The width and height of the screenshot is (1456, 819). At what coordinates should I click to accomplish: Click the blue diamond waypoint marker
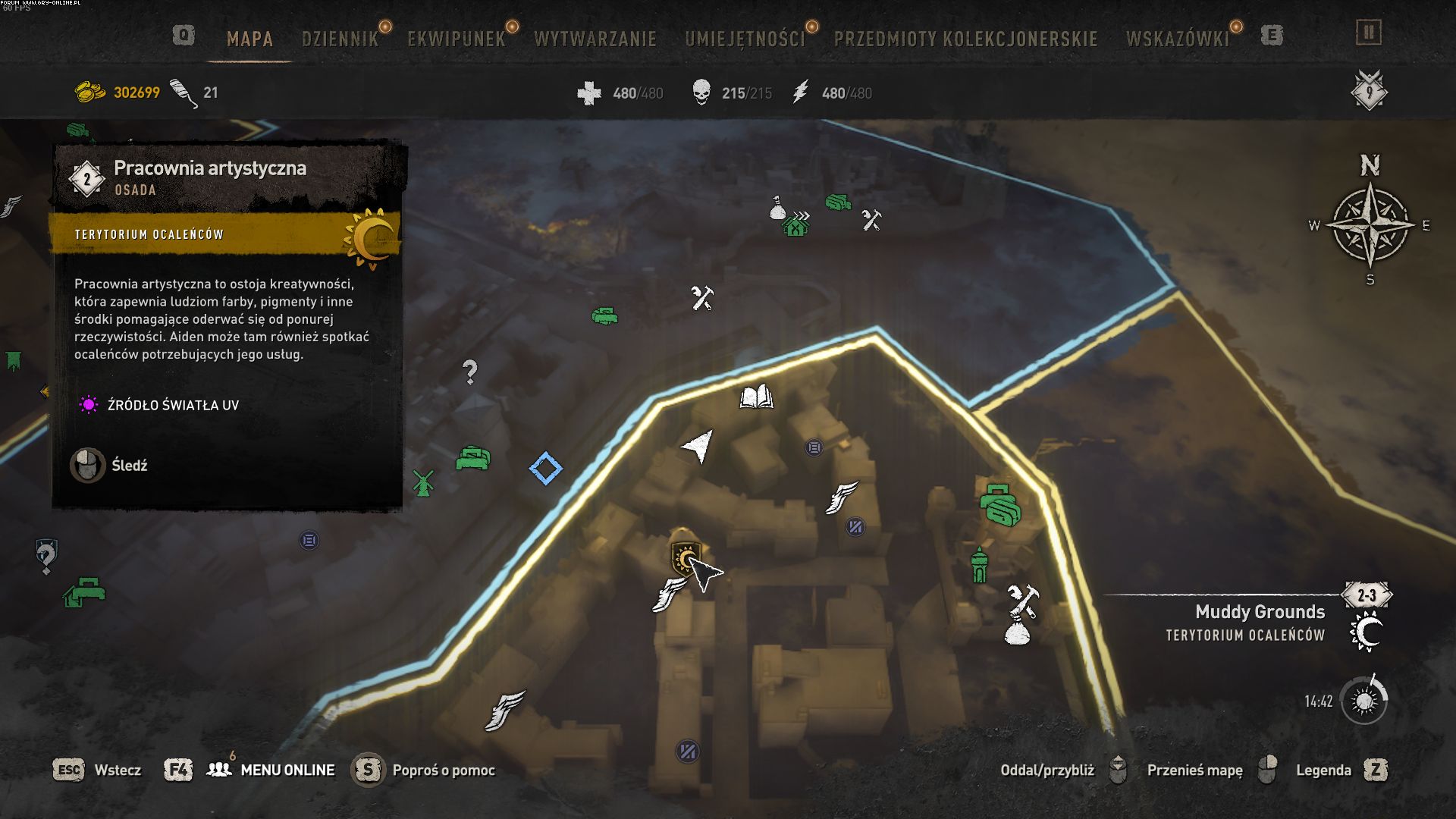tap(546, 469)
